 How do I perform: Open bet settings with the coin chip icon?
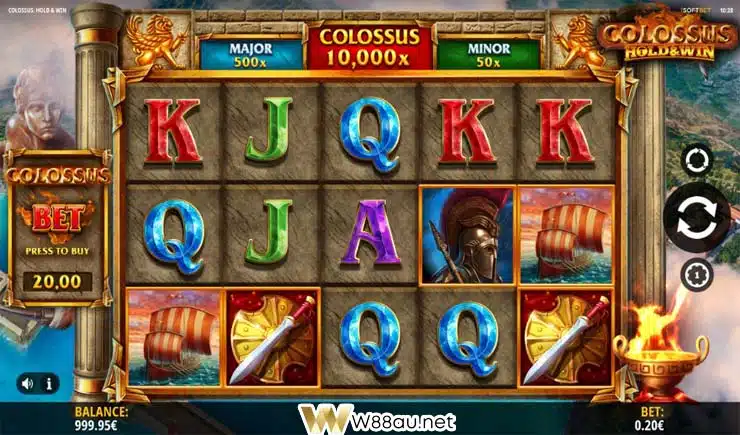click(696, 274)
